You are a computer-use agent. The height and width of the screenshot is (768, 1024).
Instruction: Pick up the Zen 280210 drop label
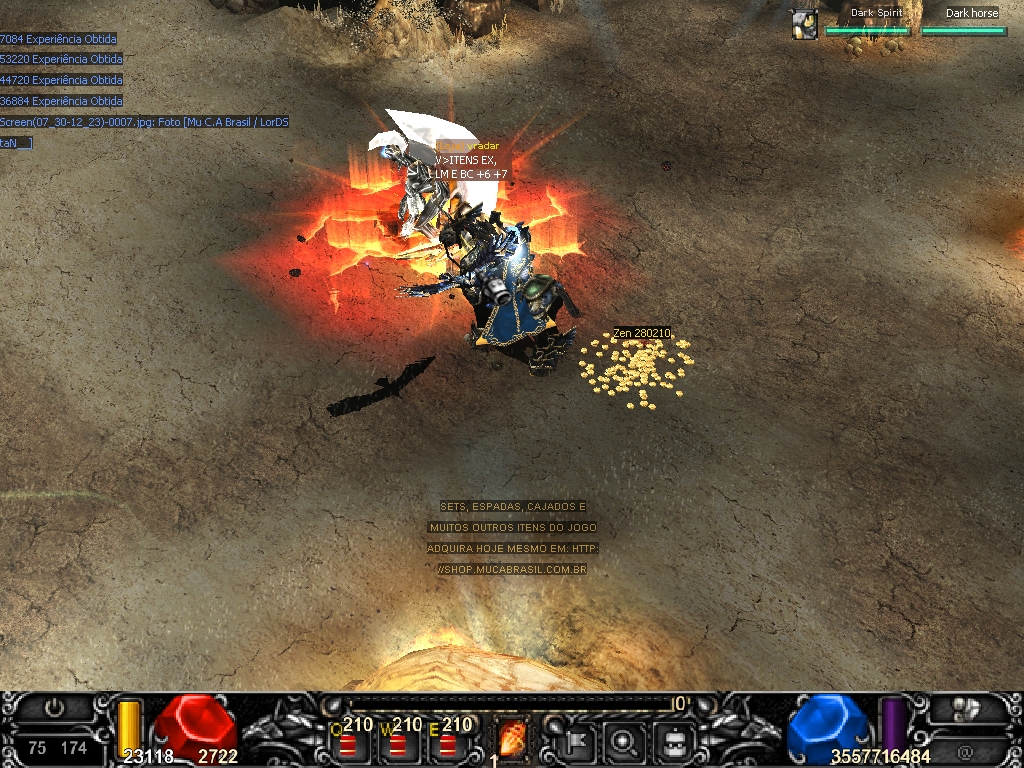coord(642,333)
